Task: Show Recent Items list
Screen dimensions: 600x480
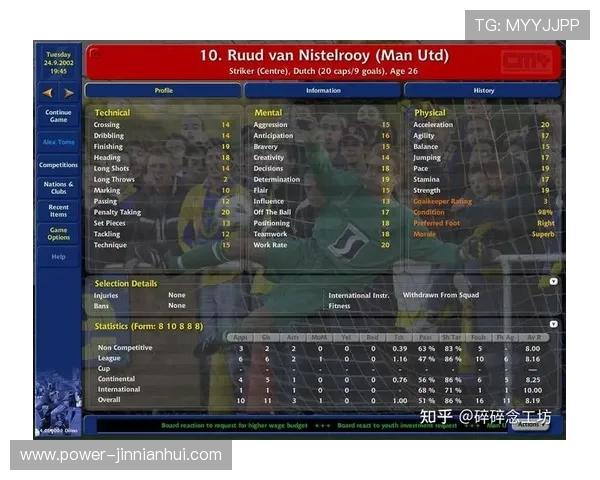Action: pyautogui.click(x=58, y=210)
